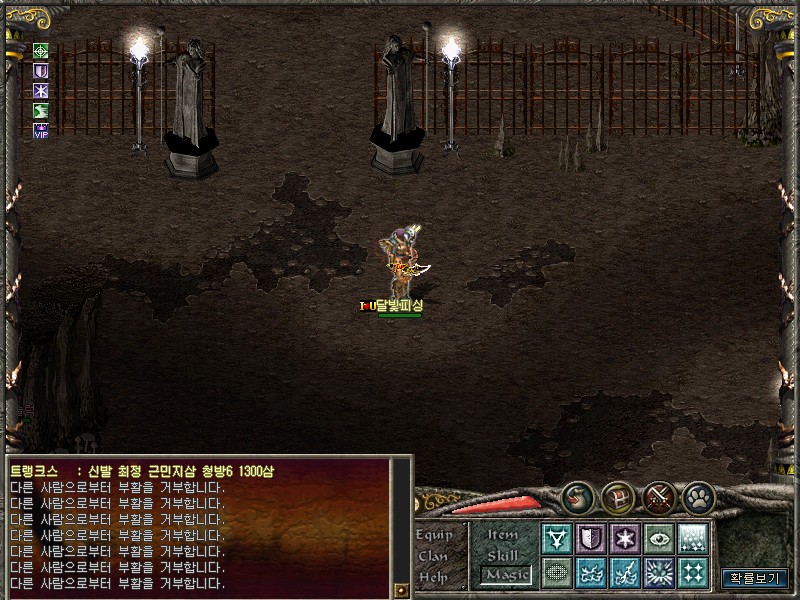The height and width of the screenshot is (600, 800).
Task: Use the four sparkles spell icon
Action: tap(692, 572)
